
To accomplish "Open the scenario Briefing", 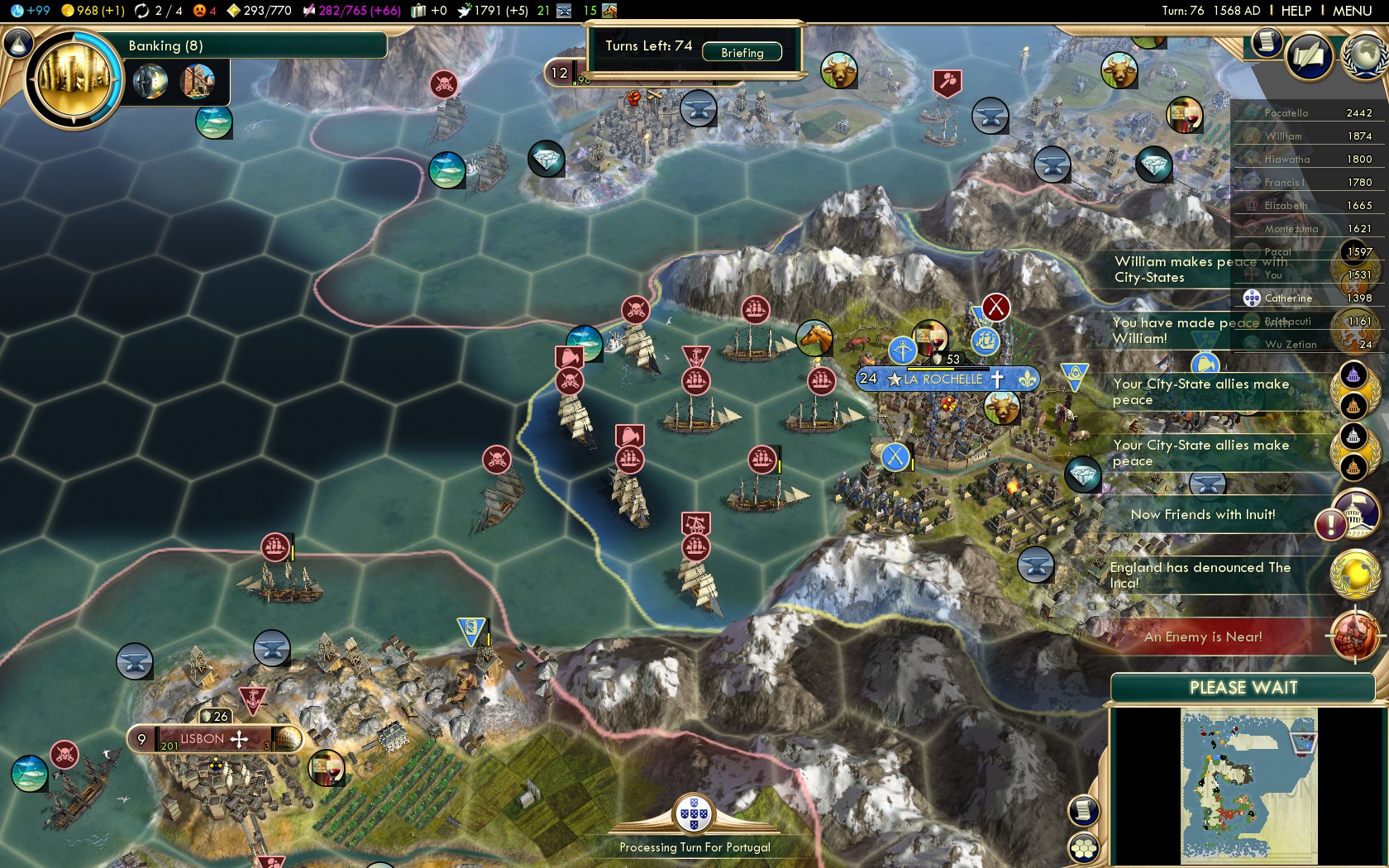I will [742, 52].
